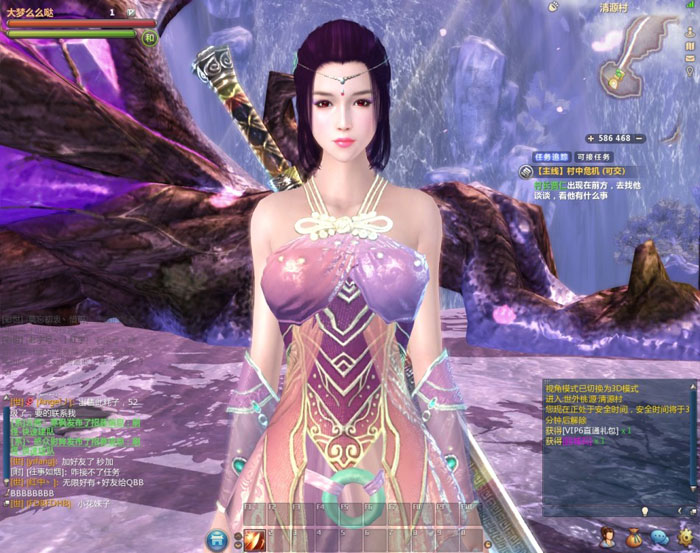The image size is (700, 553).
Task: Open the gear system settings icon
Action: click(x=685, y=539)
